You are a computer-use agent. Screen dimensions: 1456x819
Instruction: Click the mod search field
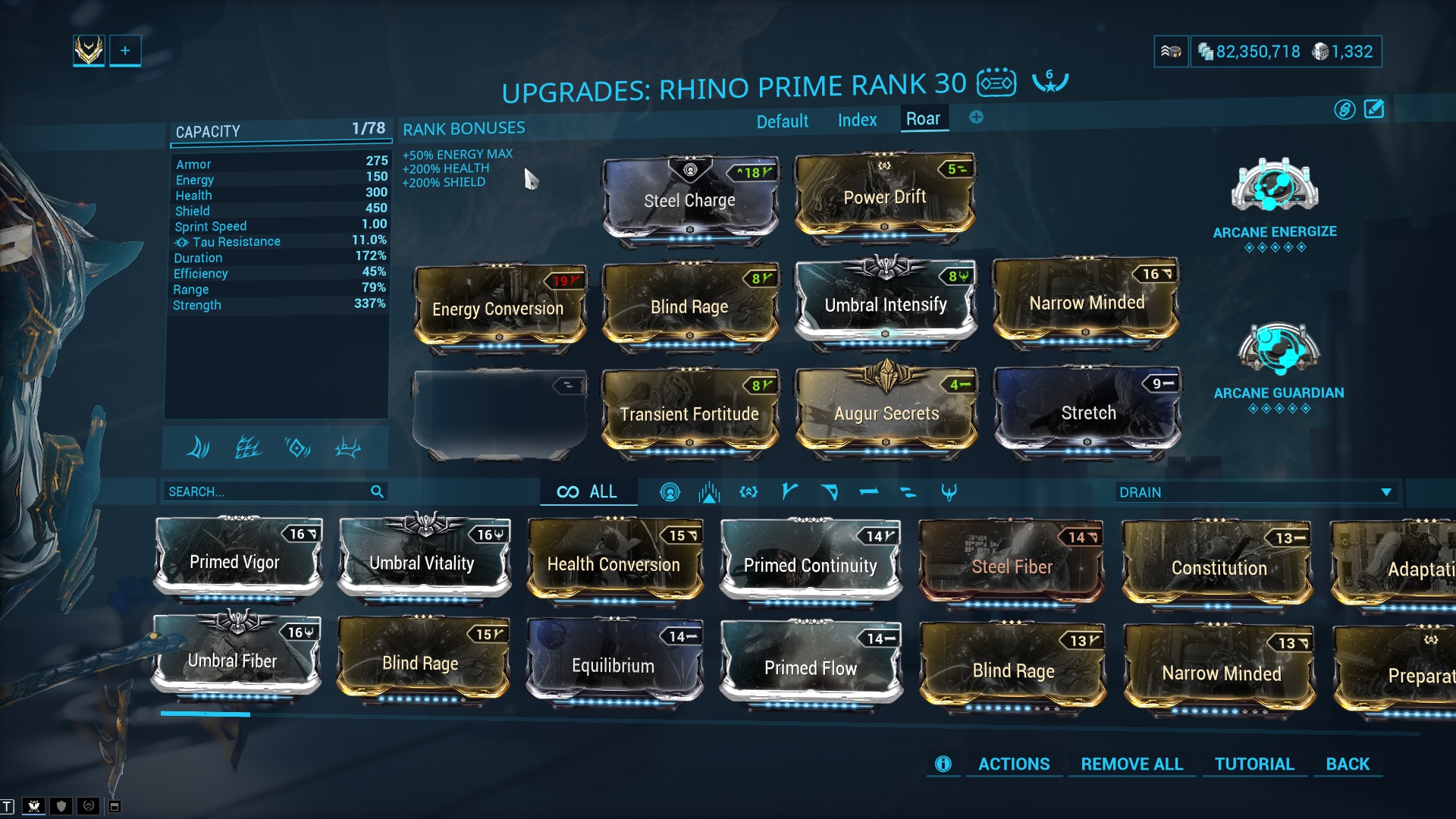tap(267, 491)
